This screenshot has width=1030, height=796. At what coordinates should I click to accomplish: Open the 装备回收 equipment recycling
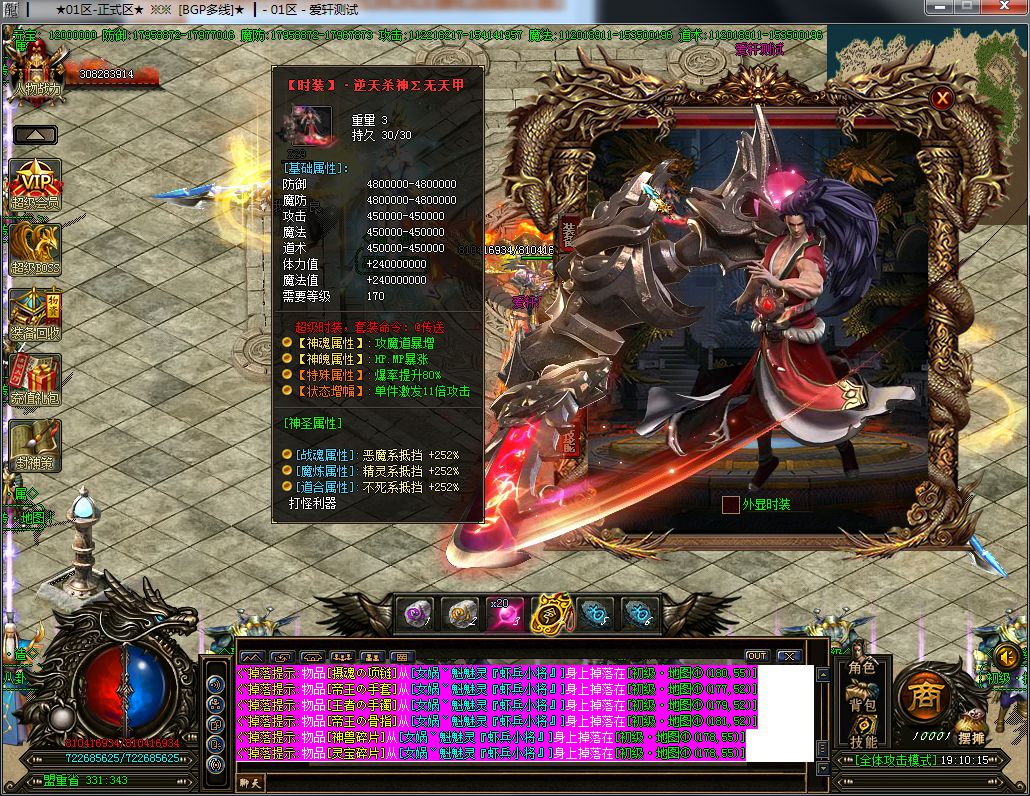coord(35,314)
